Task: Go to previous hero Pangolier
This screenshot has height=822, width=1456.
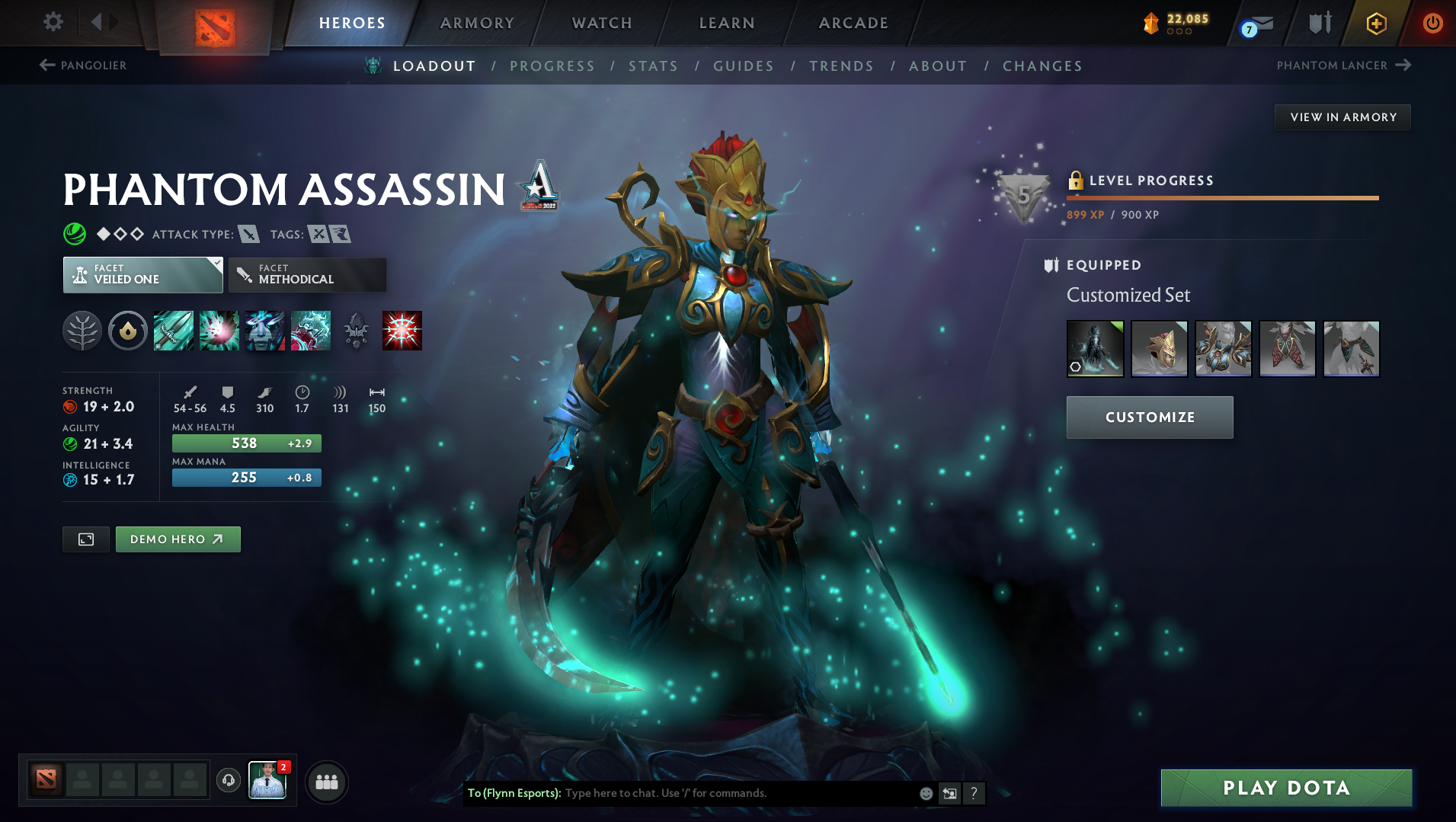Action: point(83,66)
